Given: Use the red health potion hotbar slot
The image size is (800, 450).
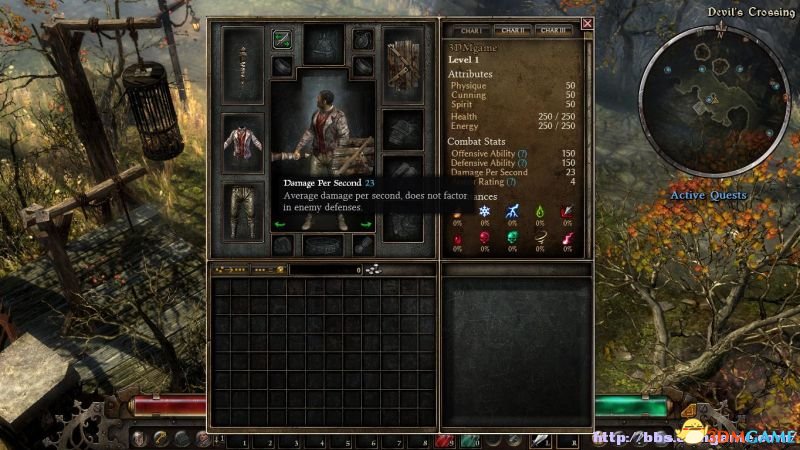Looking at the screenshot, I should [443, 439].
